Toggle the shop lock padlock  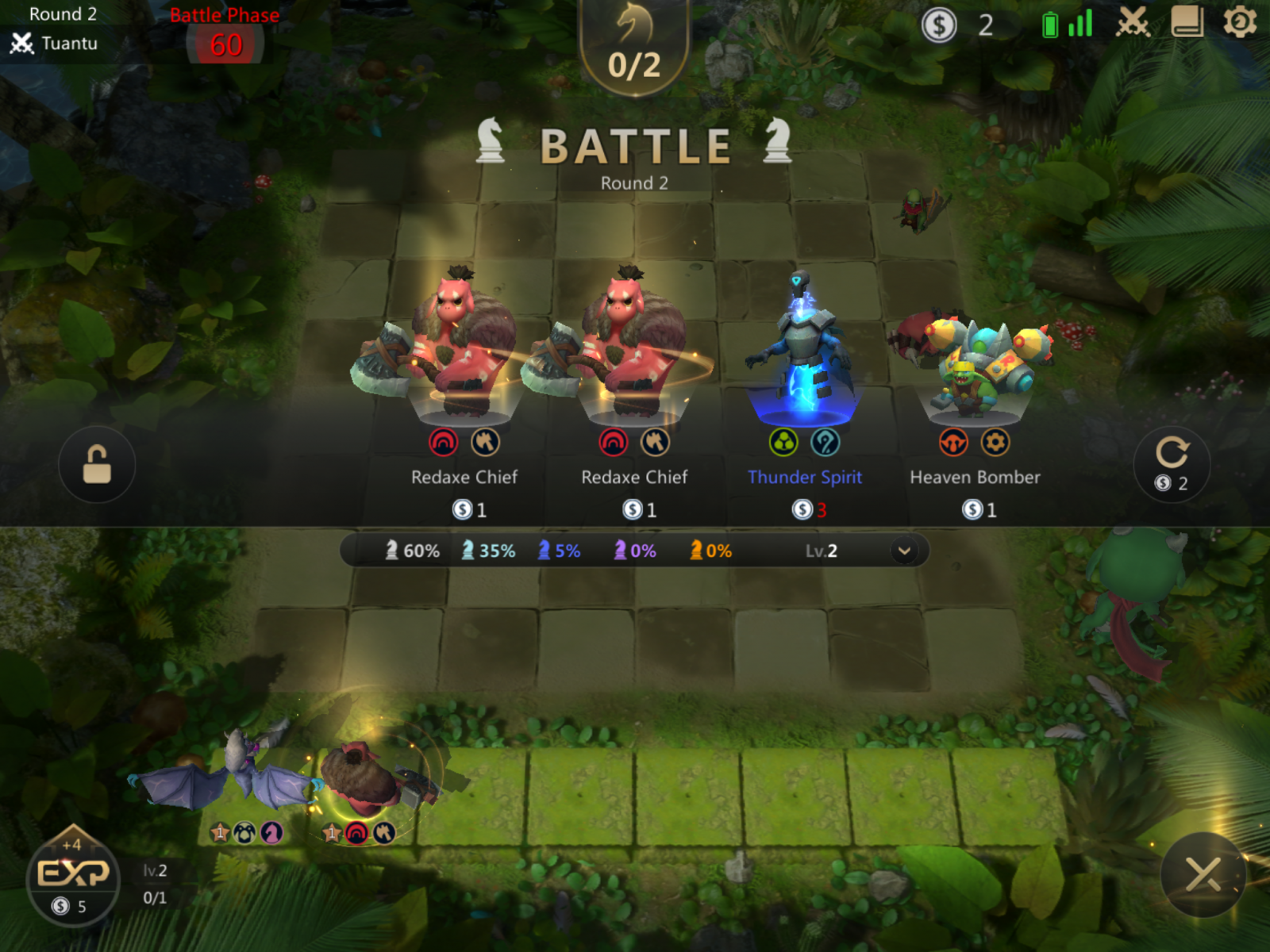pos(97,464)
